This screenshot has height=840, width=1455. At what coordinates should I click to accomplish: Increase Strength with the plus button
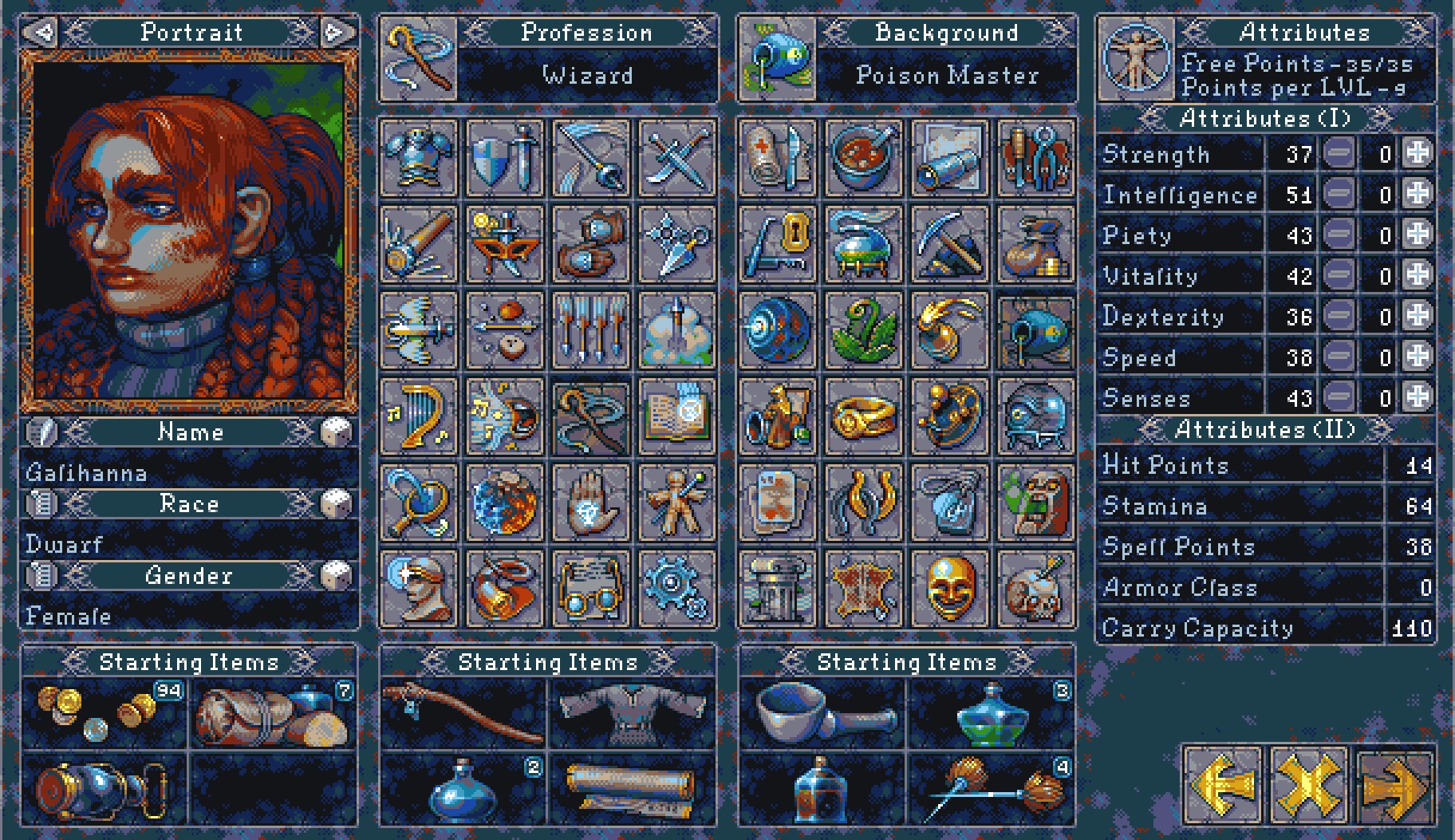pos(1418,153)
